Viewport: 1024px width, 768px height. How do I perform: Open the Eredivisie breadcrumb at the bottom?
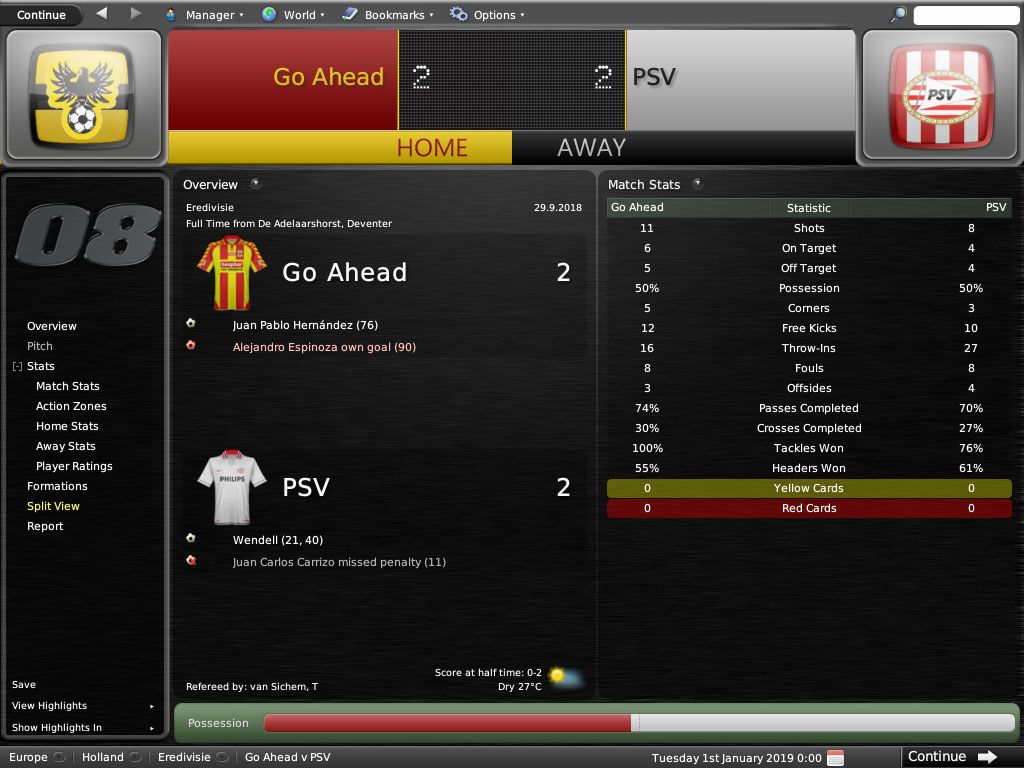(x=184, y=757)
